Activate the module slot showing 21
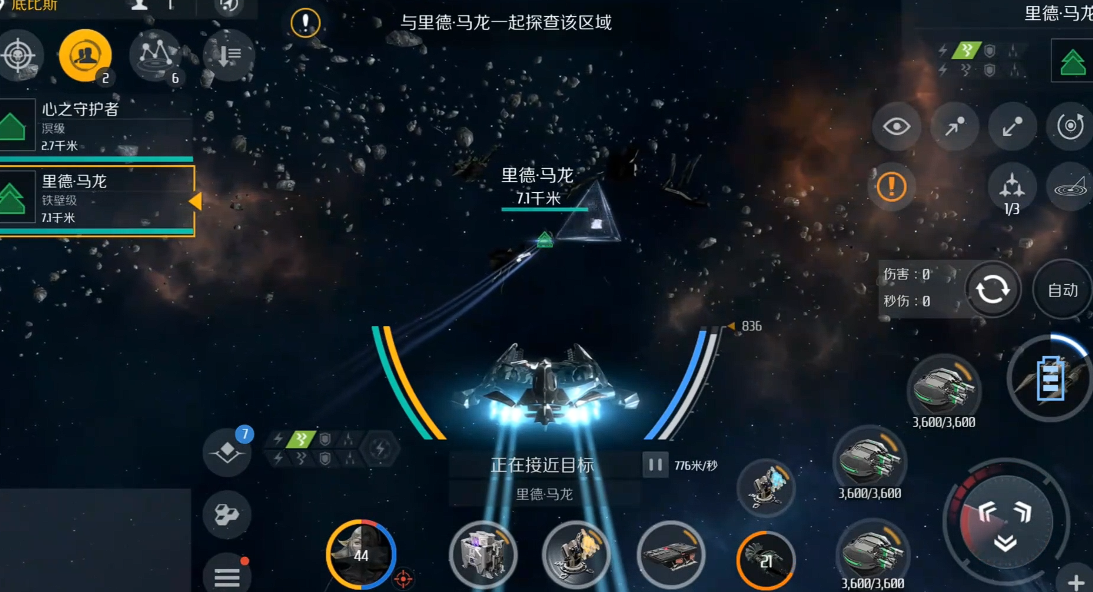Image resolution: width=1093 pixels, height=592 pixels. pyautogui.click(x=766, y=562)
